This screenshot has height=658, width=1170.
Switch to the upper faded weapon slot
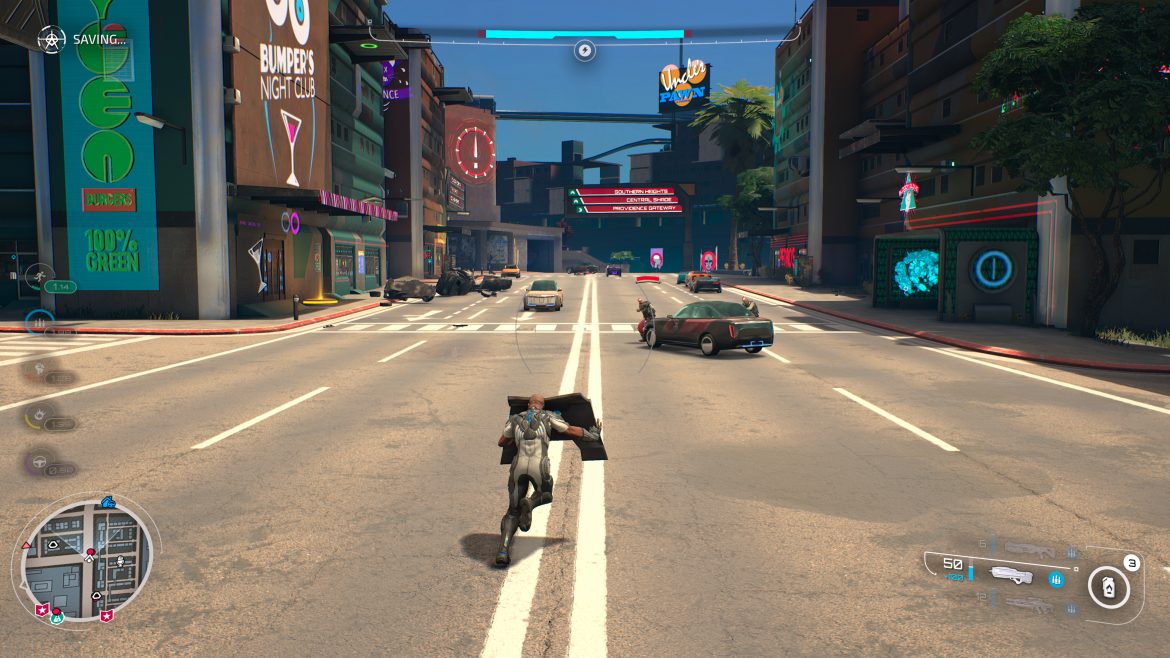pos(1028,548)
